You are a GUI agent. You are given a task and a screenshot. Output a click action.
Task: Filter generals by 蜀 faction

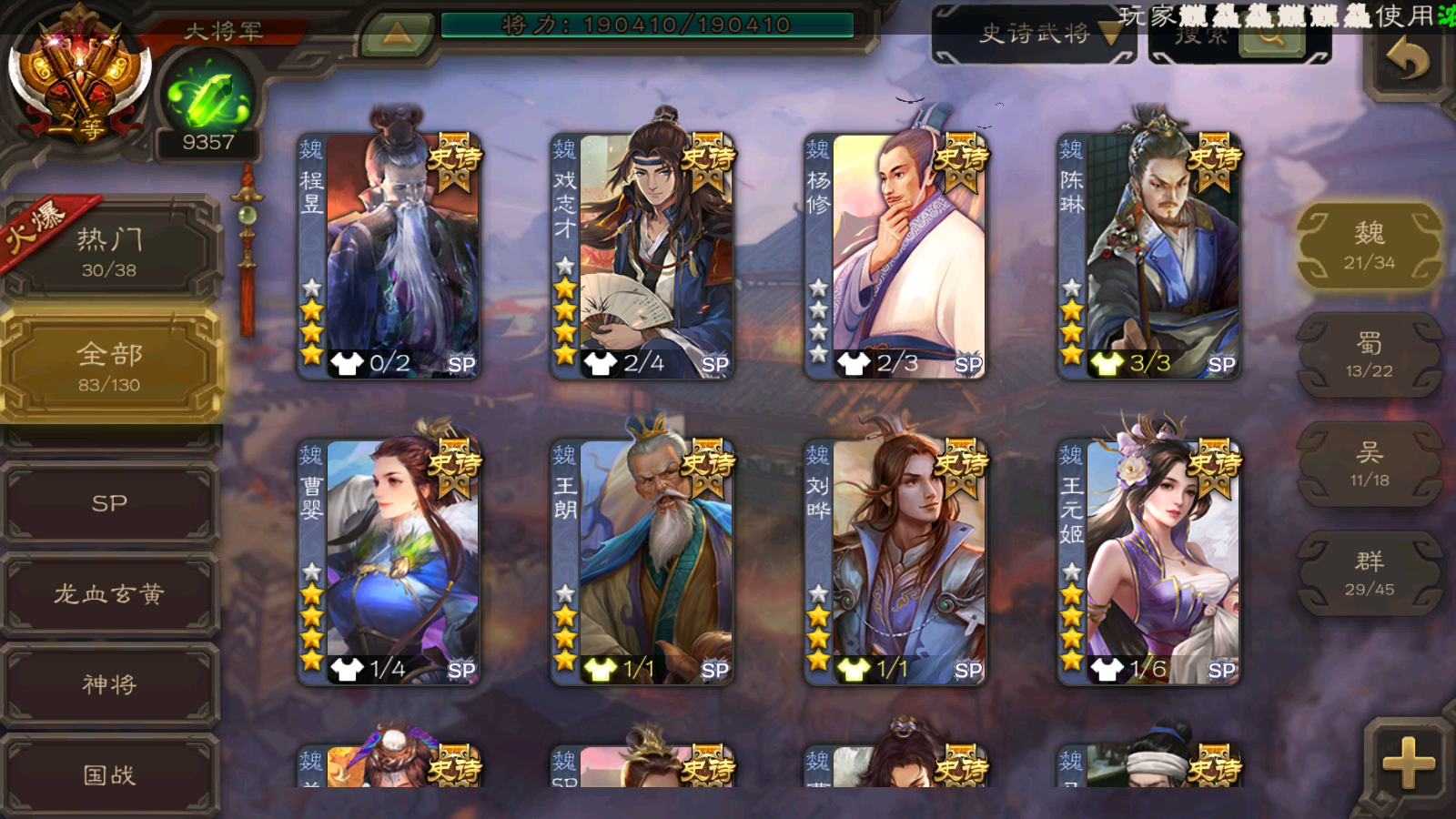point(1369,355)
